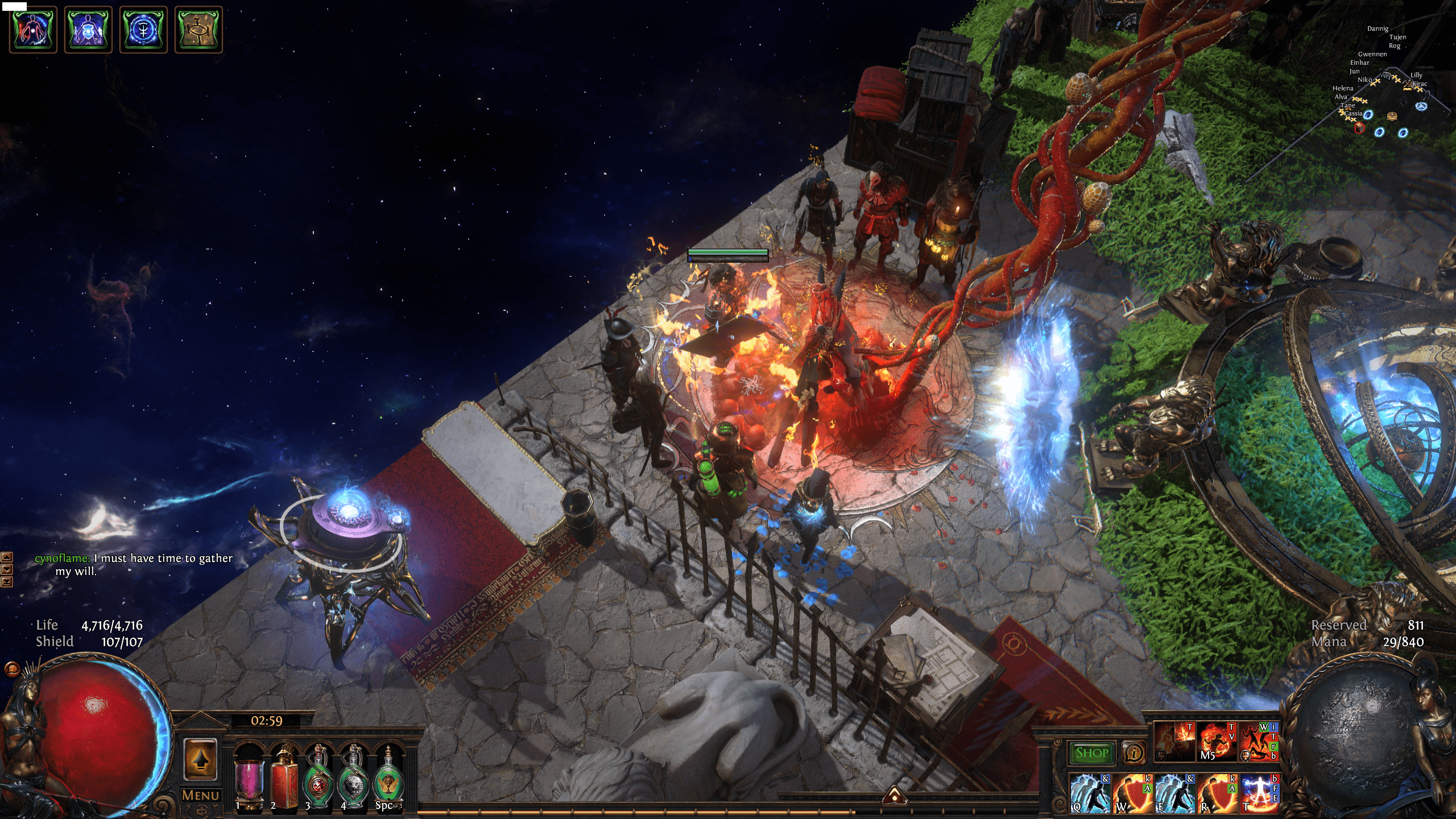Select the red shield skill bound to W
Viewport: 1456px width, 819px height.
1132,793
